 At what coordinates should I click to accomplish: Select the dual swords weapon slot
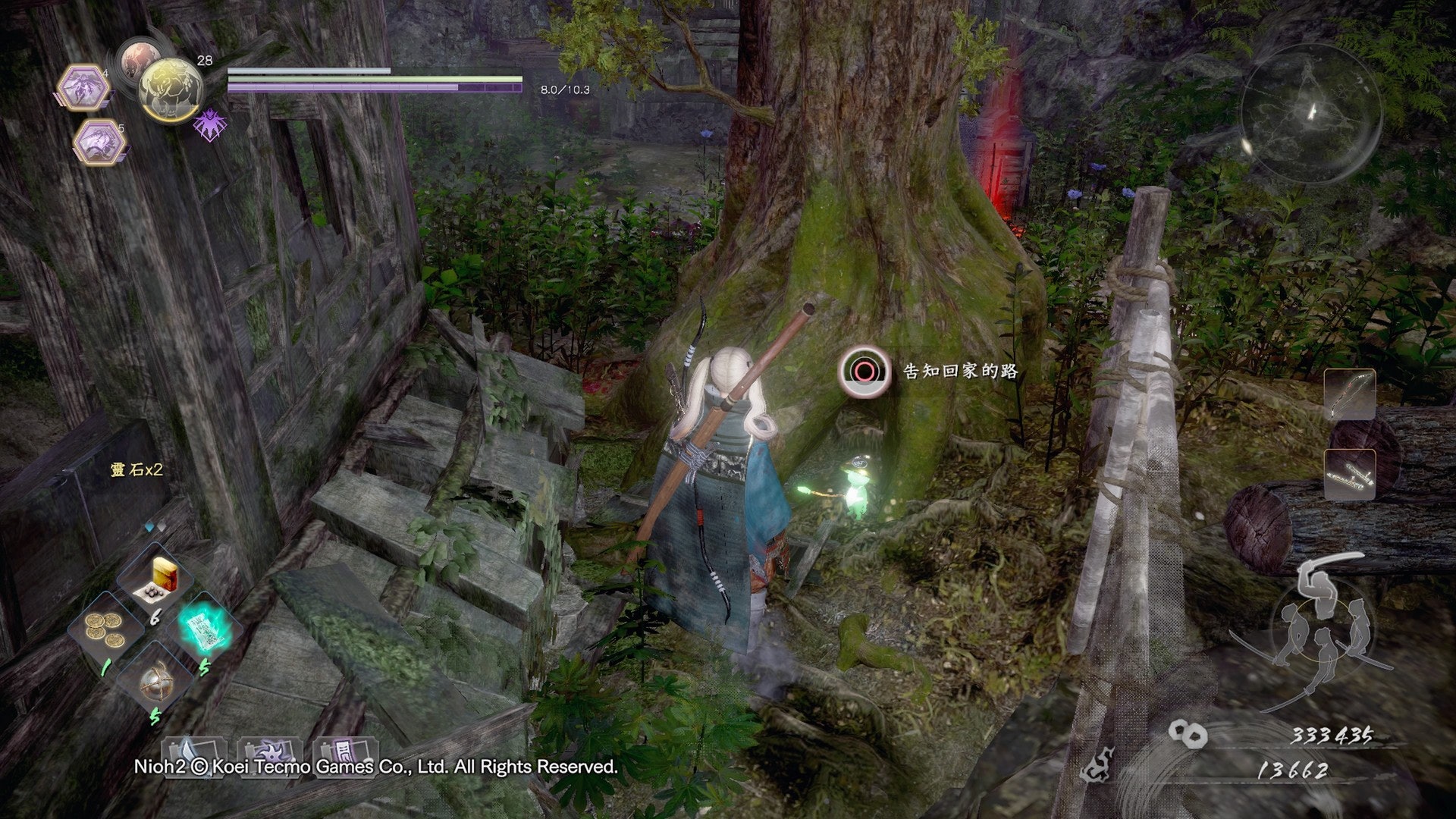point(1350,475)
